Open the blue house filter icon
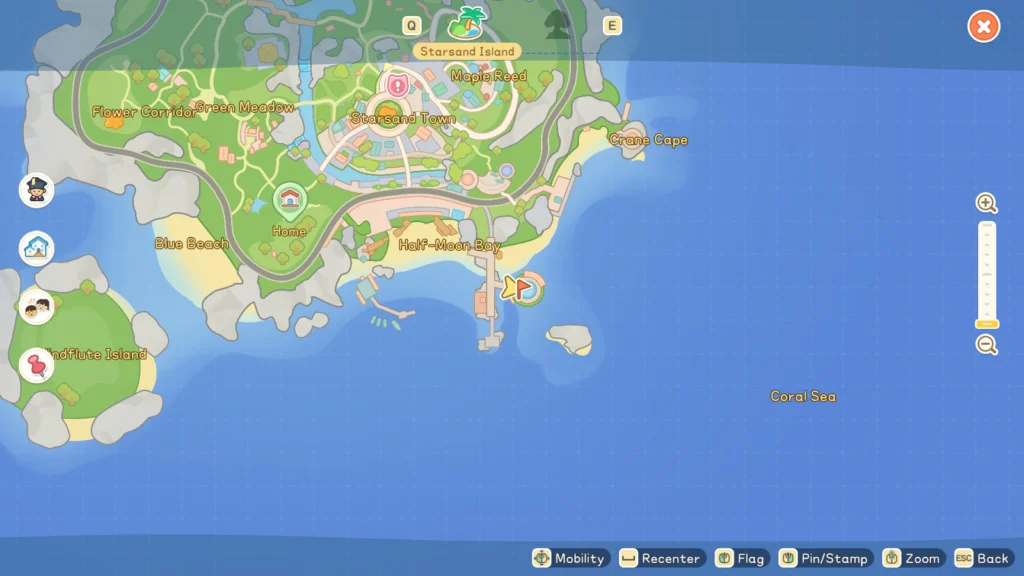 tap(37, 248)
